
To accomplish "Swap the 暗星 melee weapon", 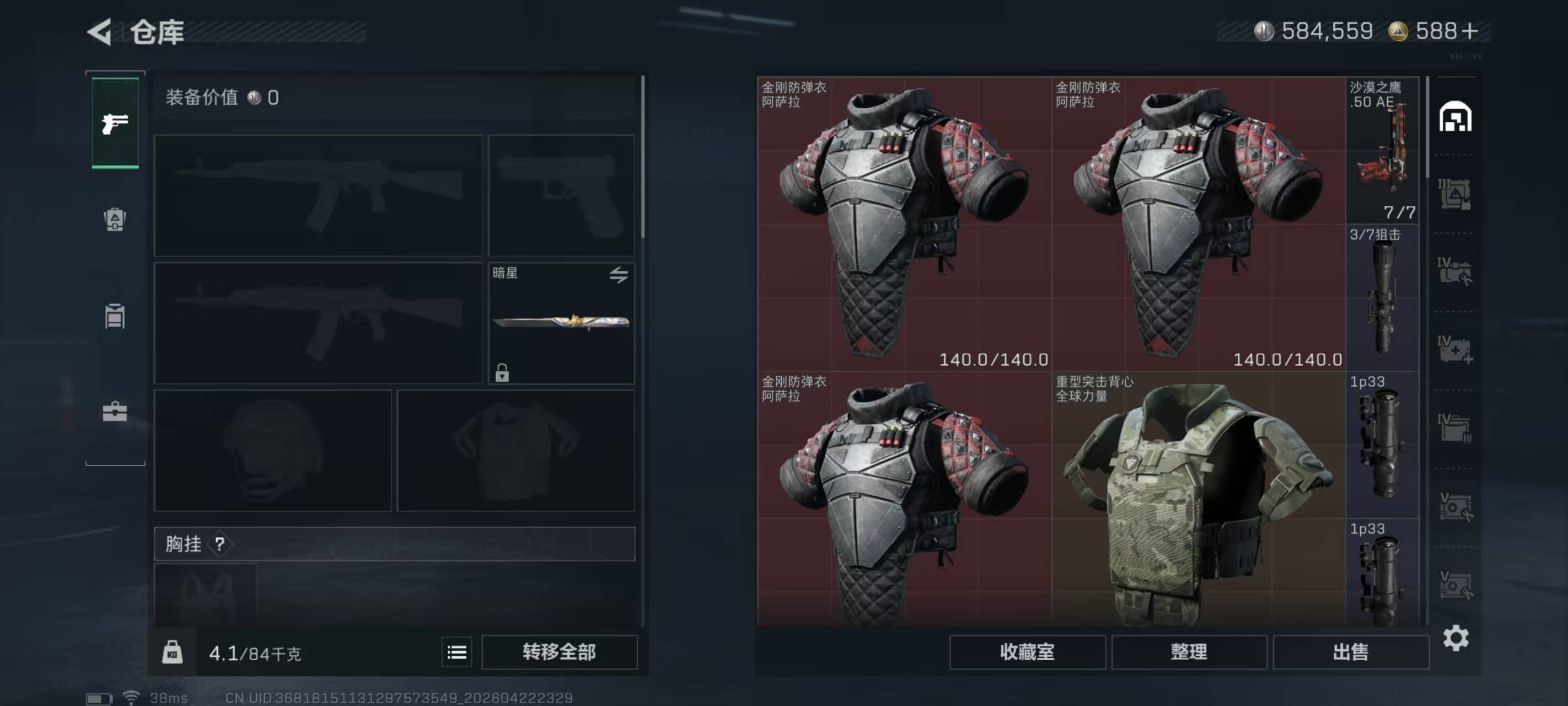I will (619, 275).
